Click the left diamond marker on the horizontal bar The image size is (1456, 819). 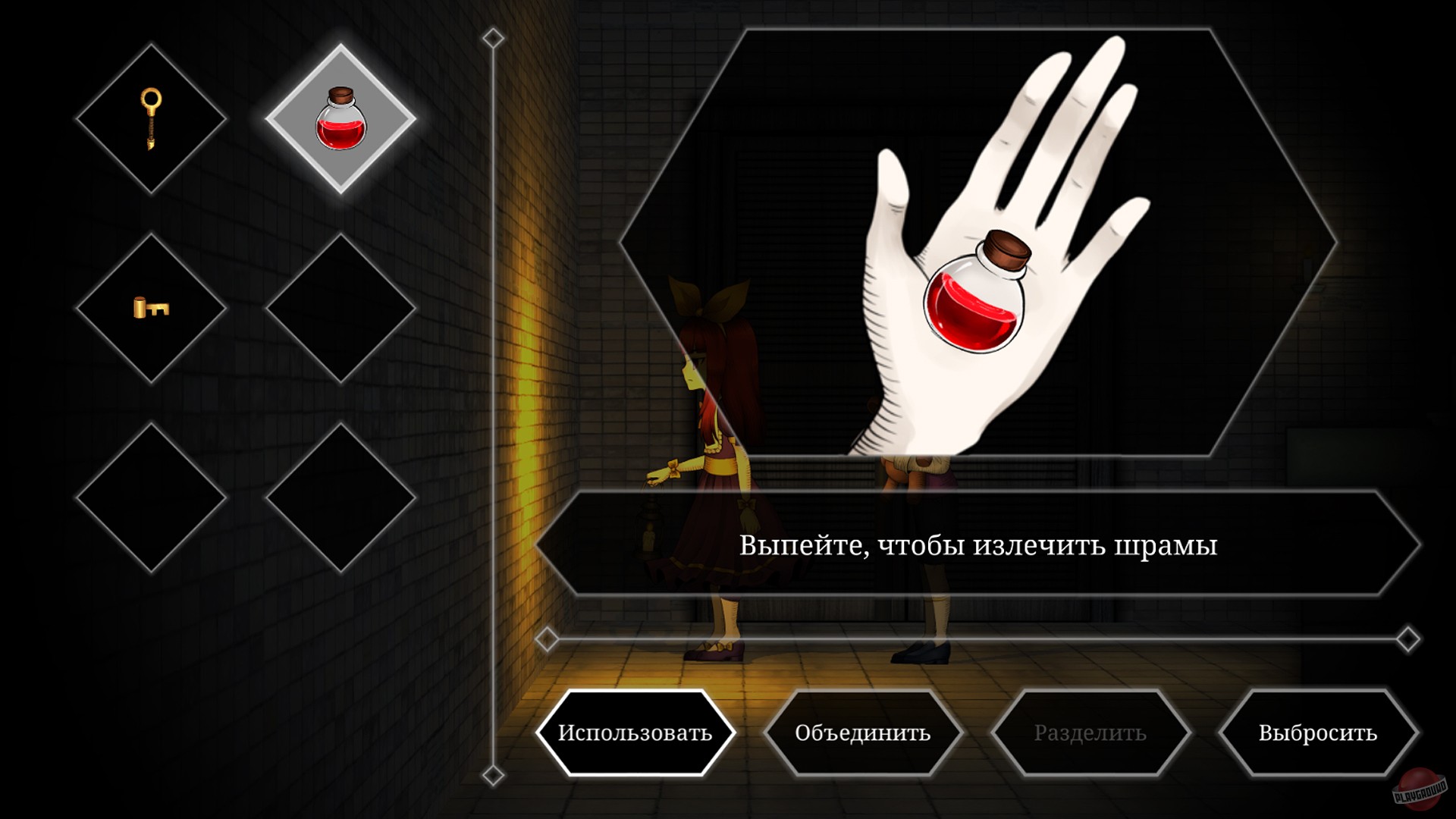tap(548, 639)
